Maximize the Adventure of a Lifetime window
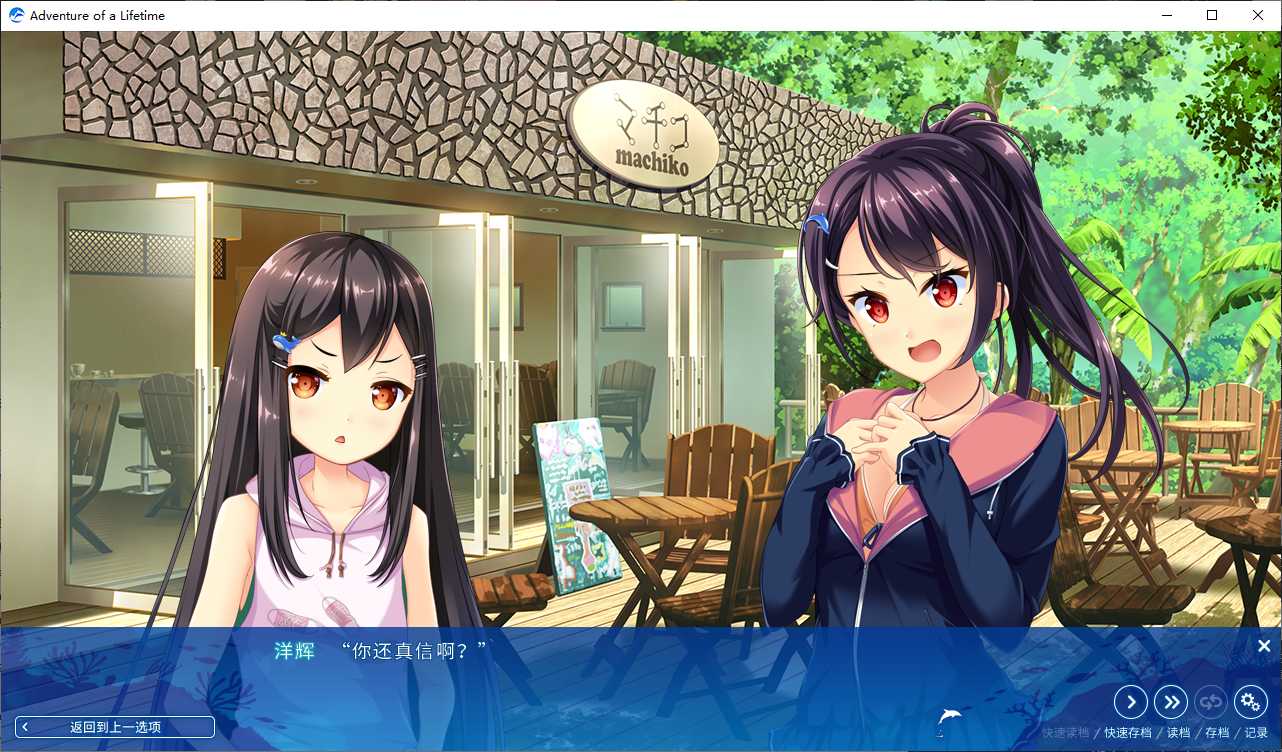Image resolution: width=1282 pixels, height=752 pixels. click(1211, 15)
